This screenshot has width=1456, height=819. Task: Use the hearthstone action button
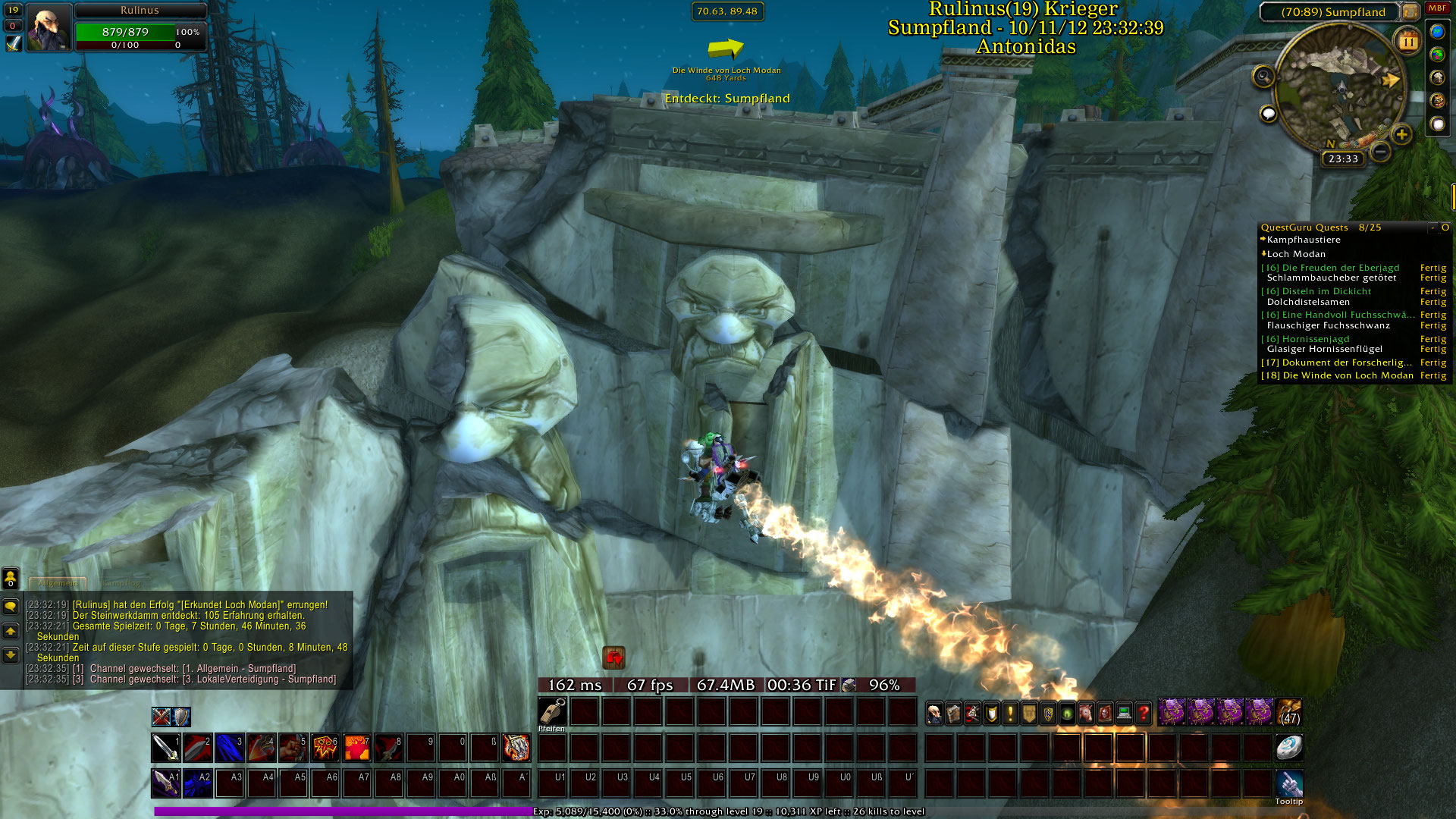[x=1288, y=748]
